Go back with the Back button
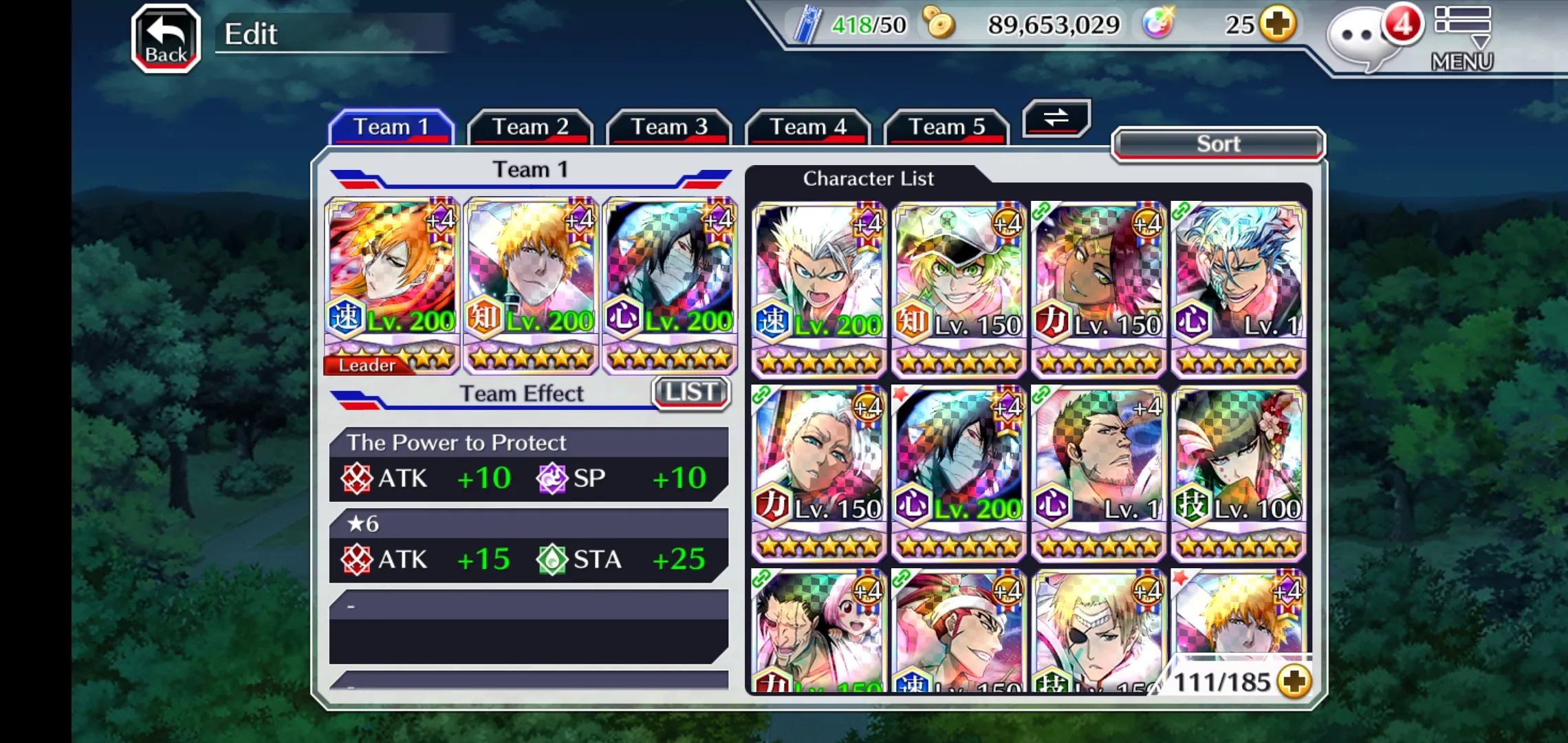Viewport: 1568px width, 743px height. tap(166, 39)
